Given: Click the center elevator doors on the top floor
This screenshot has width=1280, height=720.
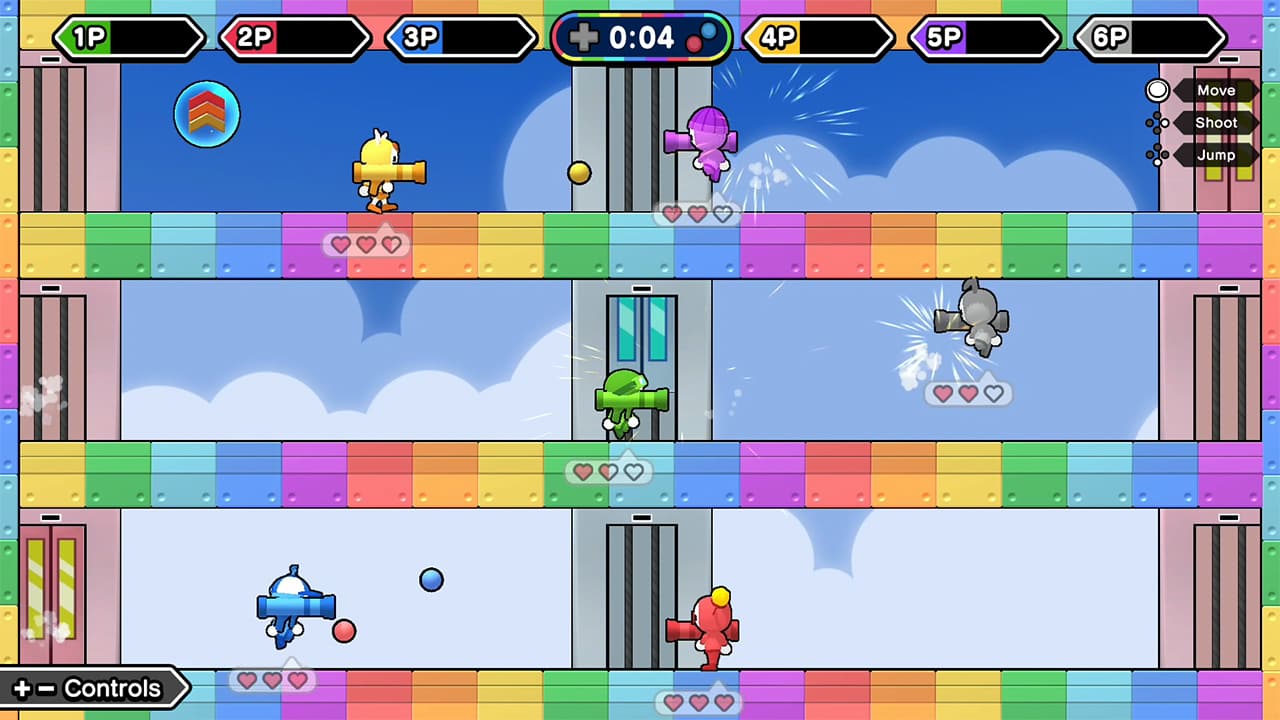Looking at the screenshot, I should 640,140.
